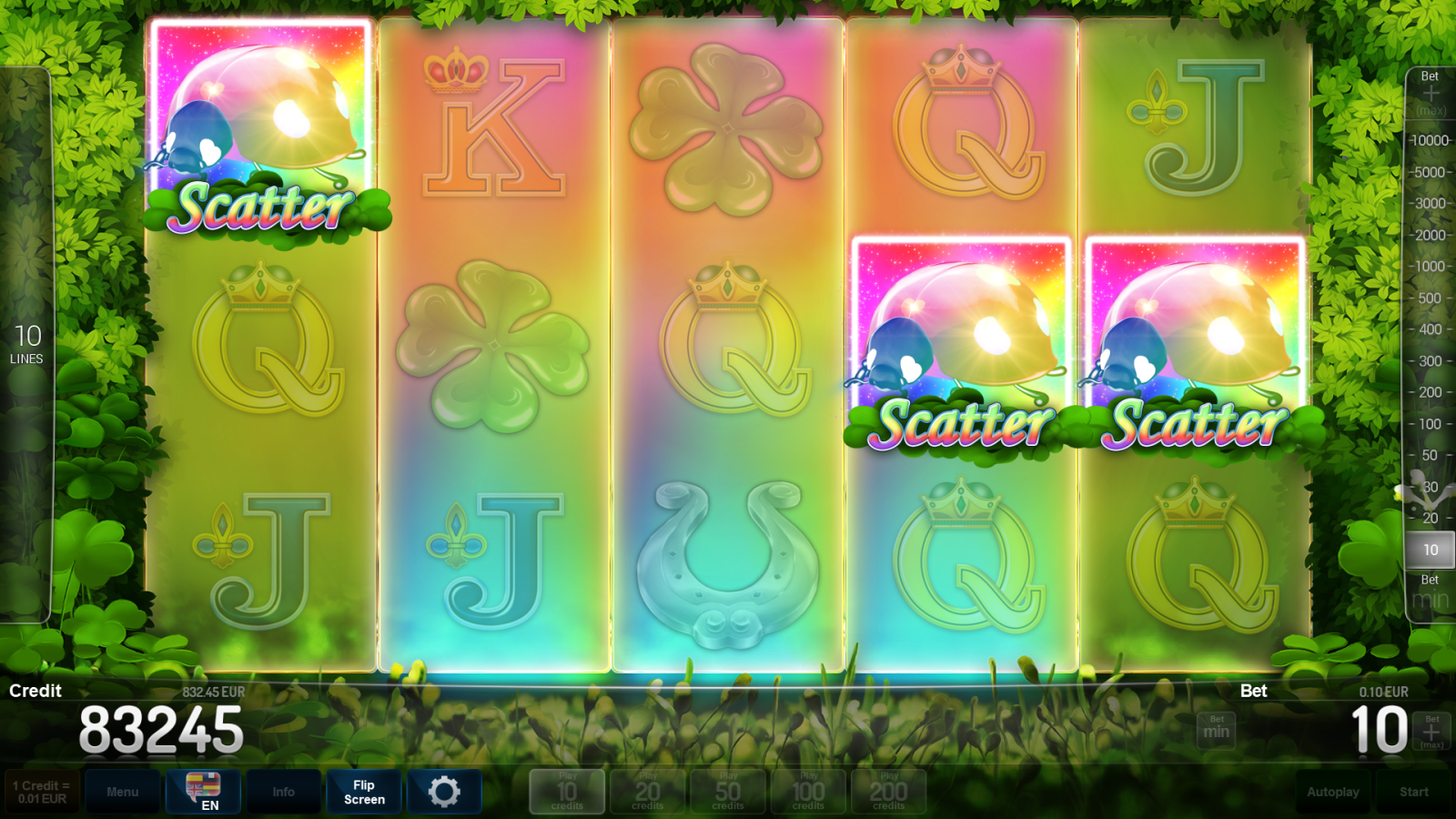Click the Credit balance showing 83245
The height and width of the screenshot is (819, 1456).
[162, 728]
